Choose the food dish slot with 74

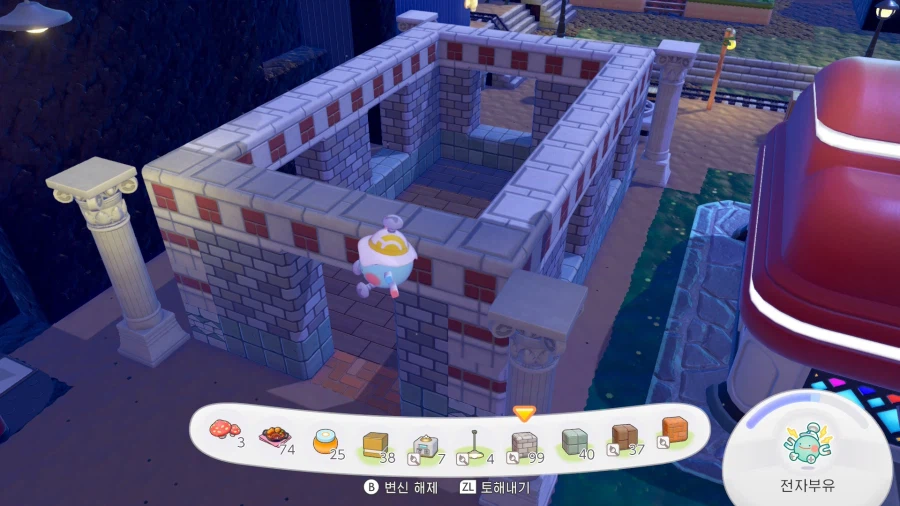coord(273,437)
